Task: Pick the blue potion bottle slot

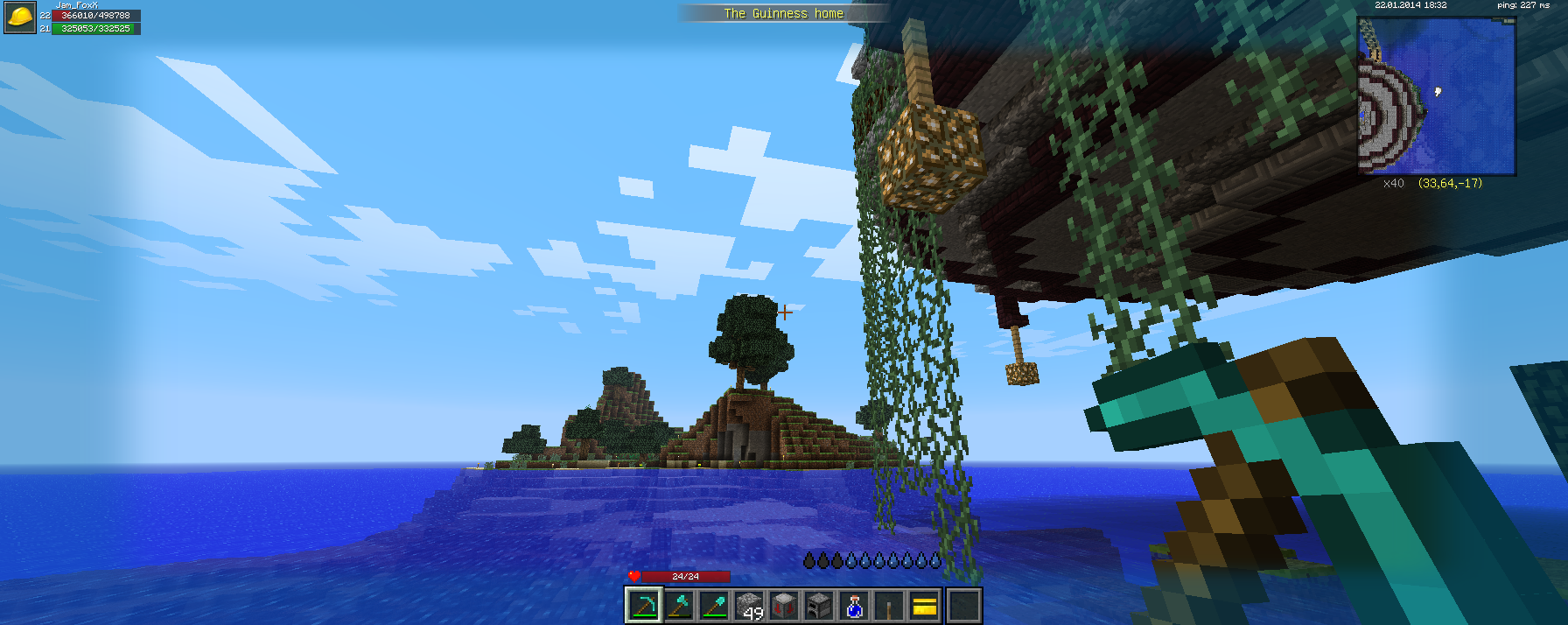Action: coord(855,605)
